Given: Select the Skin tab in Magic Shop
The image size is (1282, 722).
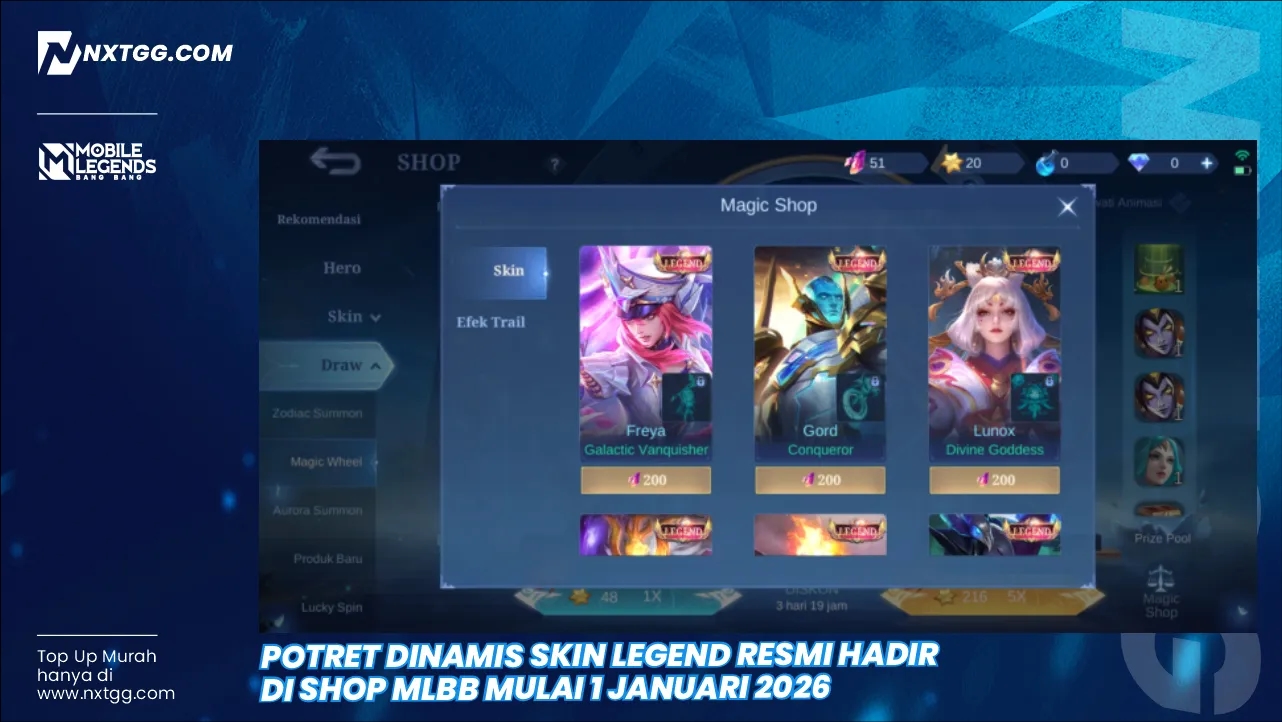Looking at the screenshot, I should click(508, 271).
